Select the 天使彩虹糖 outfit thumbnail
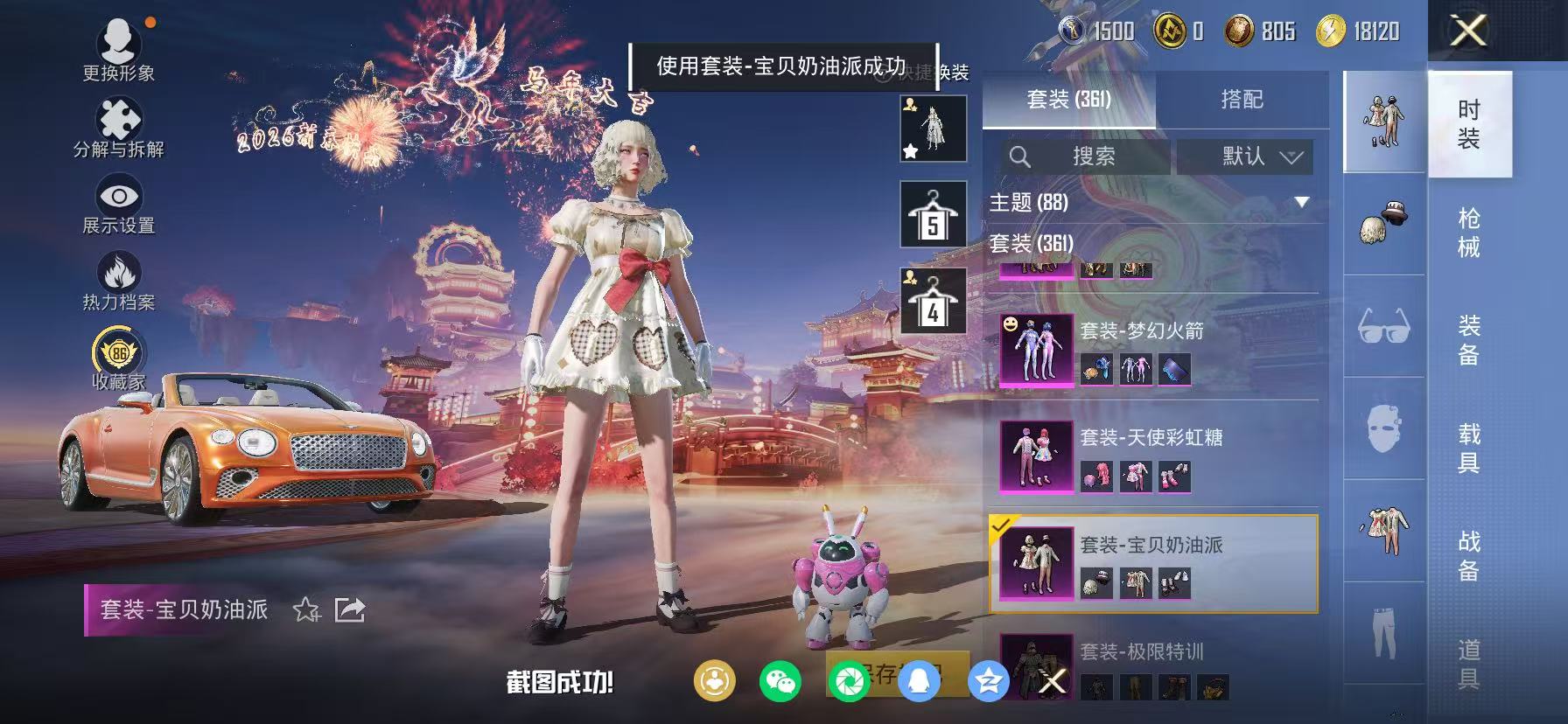This screenshot has height=724, width=1568. coord(1035,456)
